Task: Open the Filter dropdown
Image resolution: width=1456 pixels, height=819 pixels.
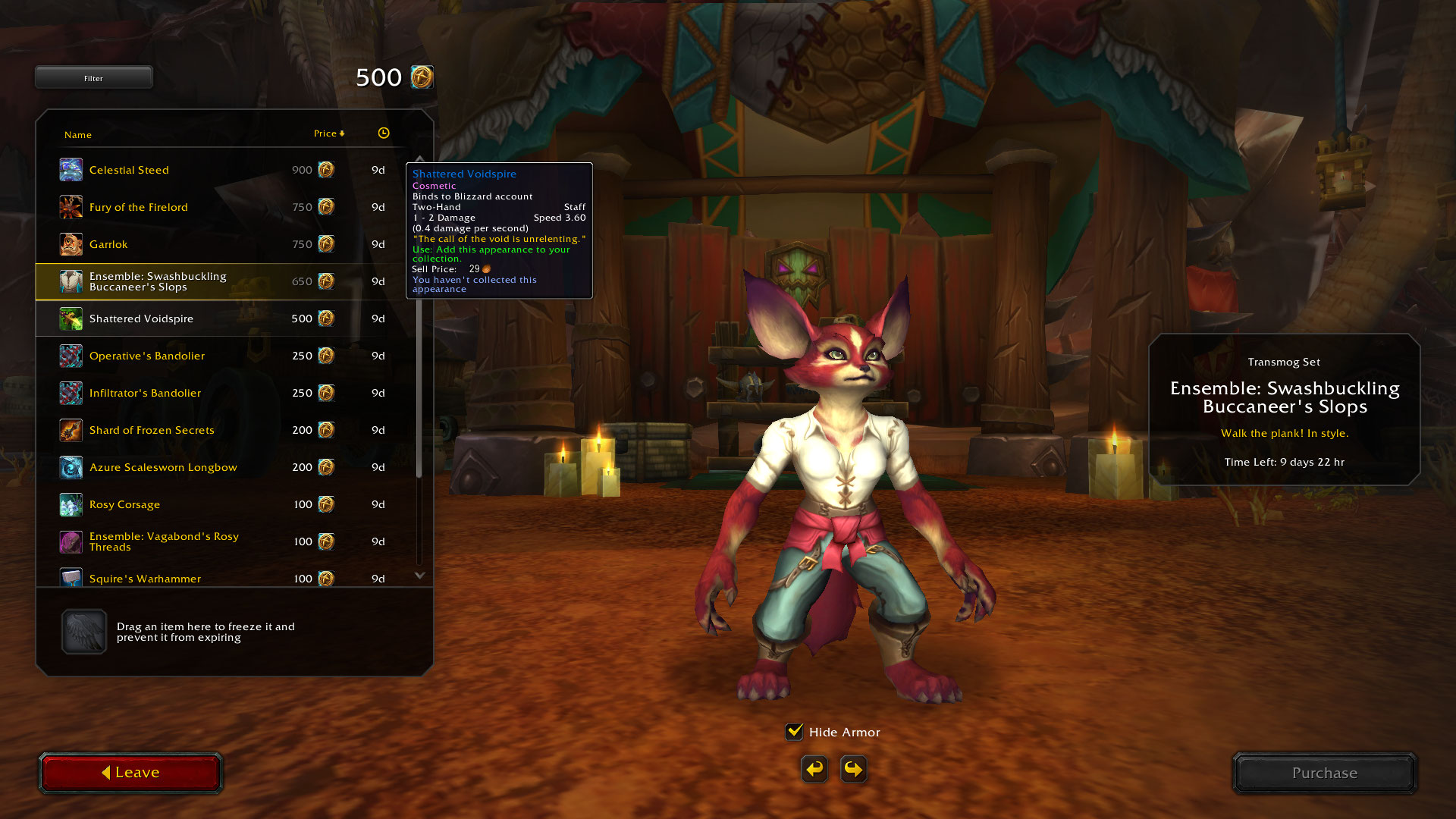Action: [93, 78]
